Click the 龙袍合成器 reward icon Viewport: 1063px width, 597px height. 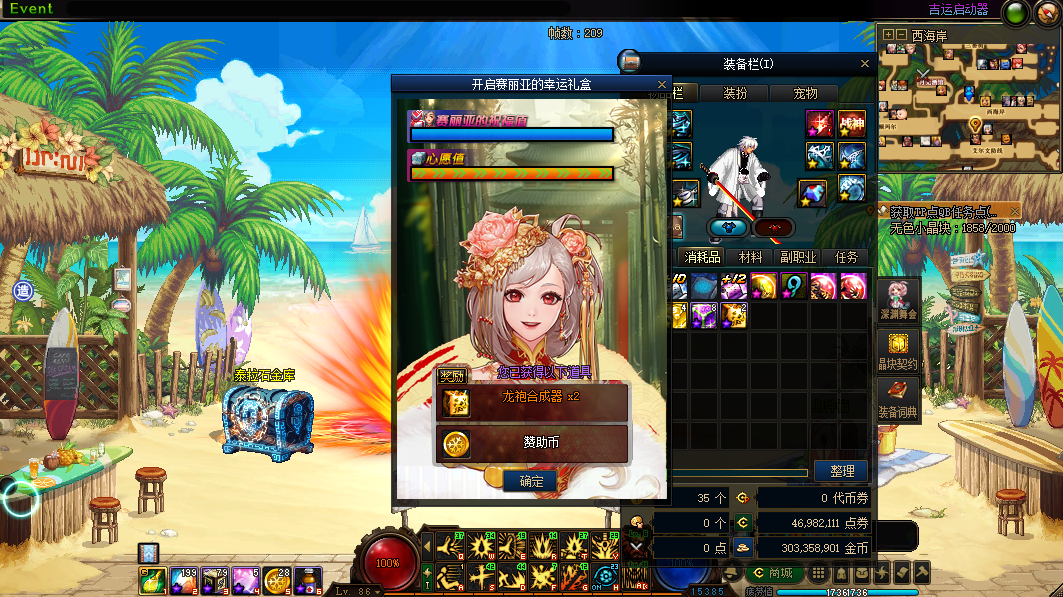click(455, 402)
